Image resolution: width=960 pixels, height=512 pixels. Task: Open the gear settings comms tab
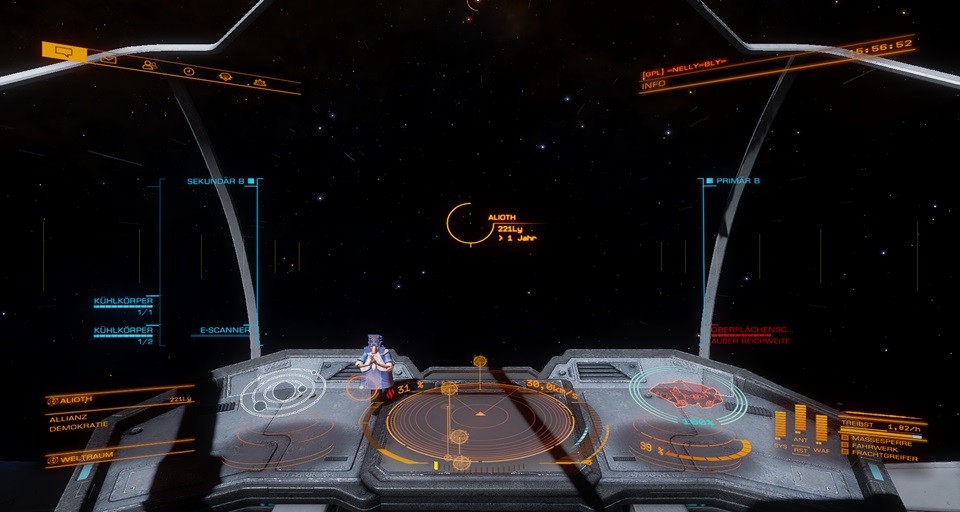tap(224, 77)
